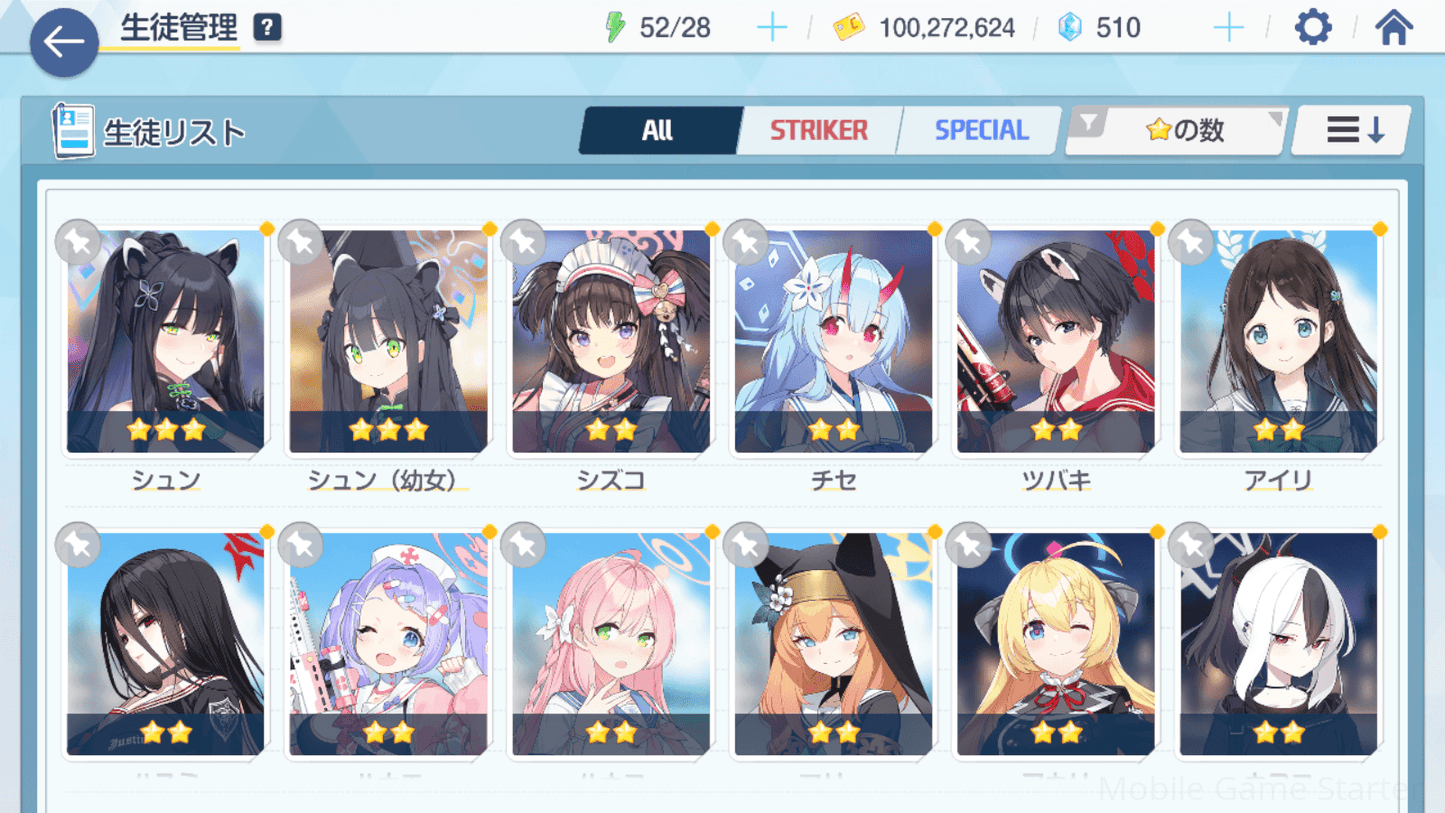Select the シュン（幼女） student card
1445x813 pixels.
point(388,342)
